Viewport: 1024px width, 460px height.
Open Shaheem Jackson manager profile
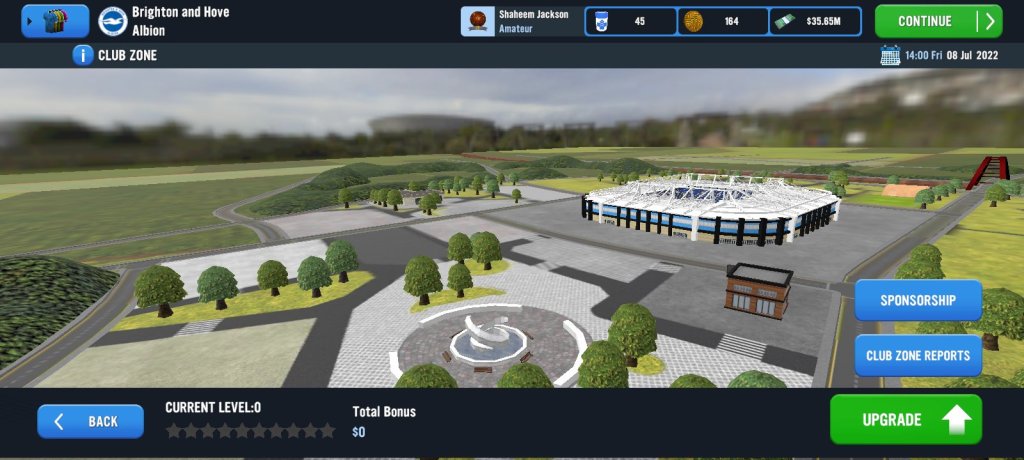click(520, 21)
